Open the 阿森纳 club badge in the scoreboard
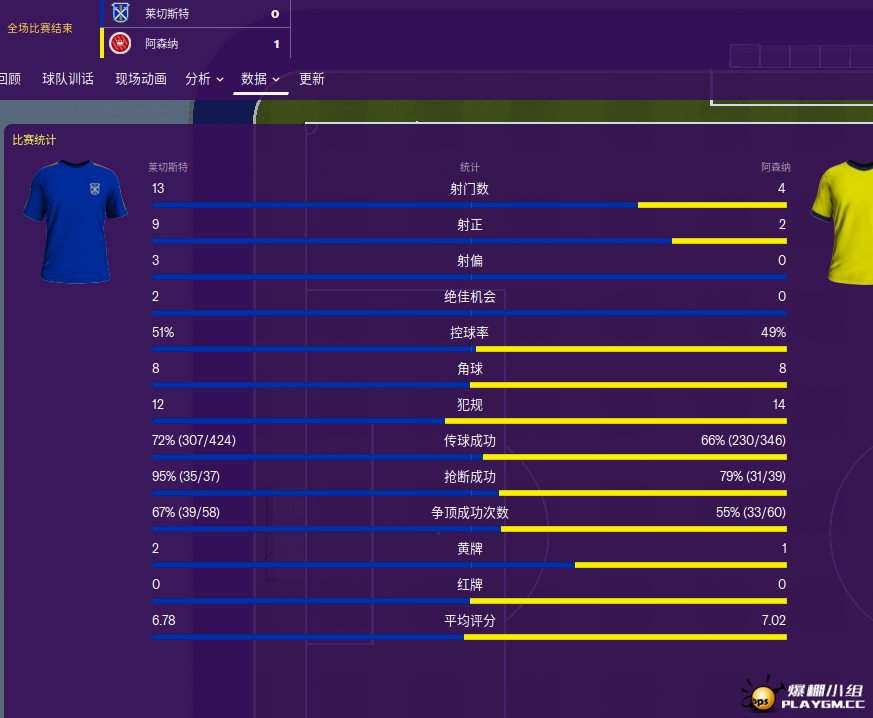The width and height of the screenshot is (873, 718). point(121,43)
